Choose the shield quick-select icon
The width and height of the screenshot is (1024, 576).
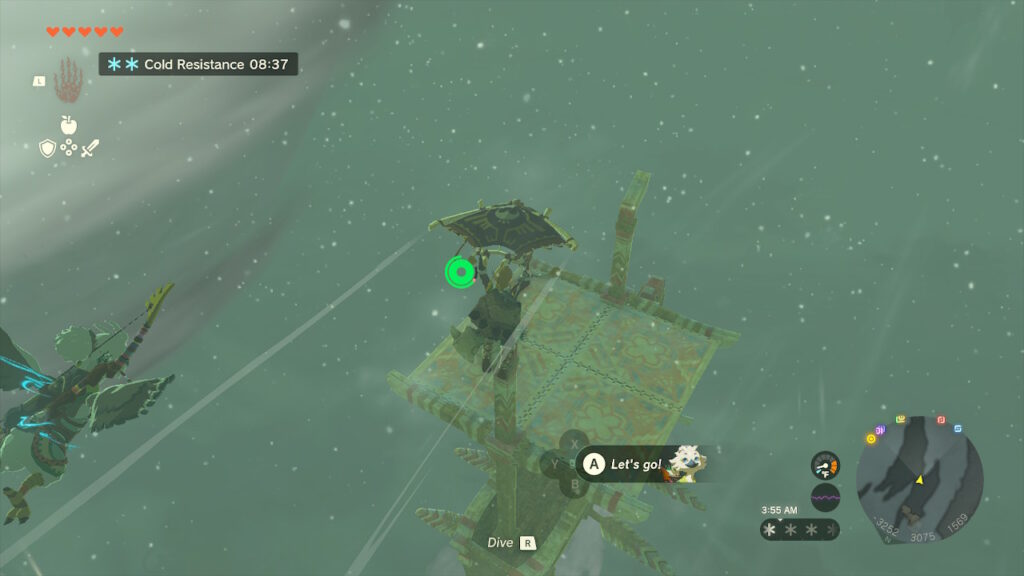[46, 148]
